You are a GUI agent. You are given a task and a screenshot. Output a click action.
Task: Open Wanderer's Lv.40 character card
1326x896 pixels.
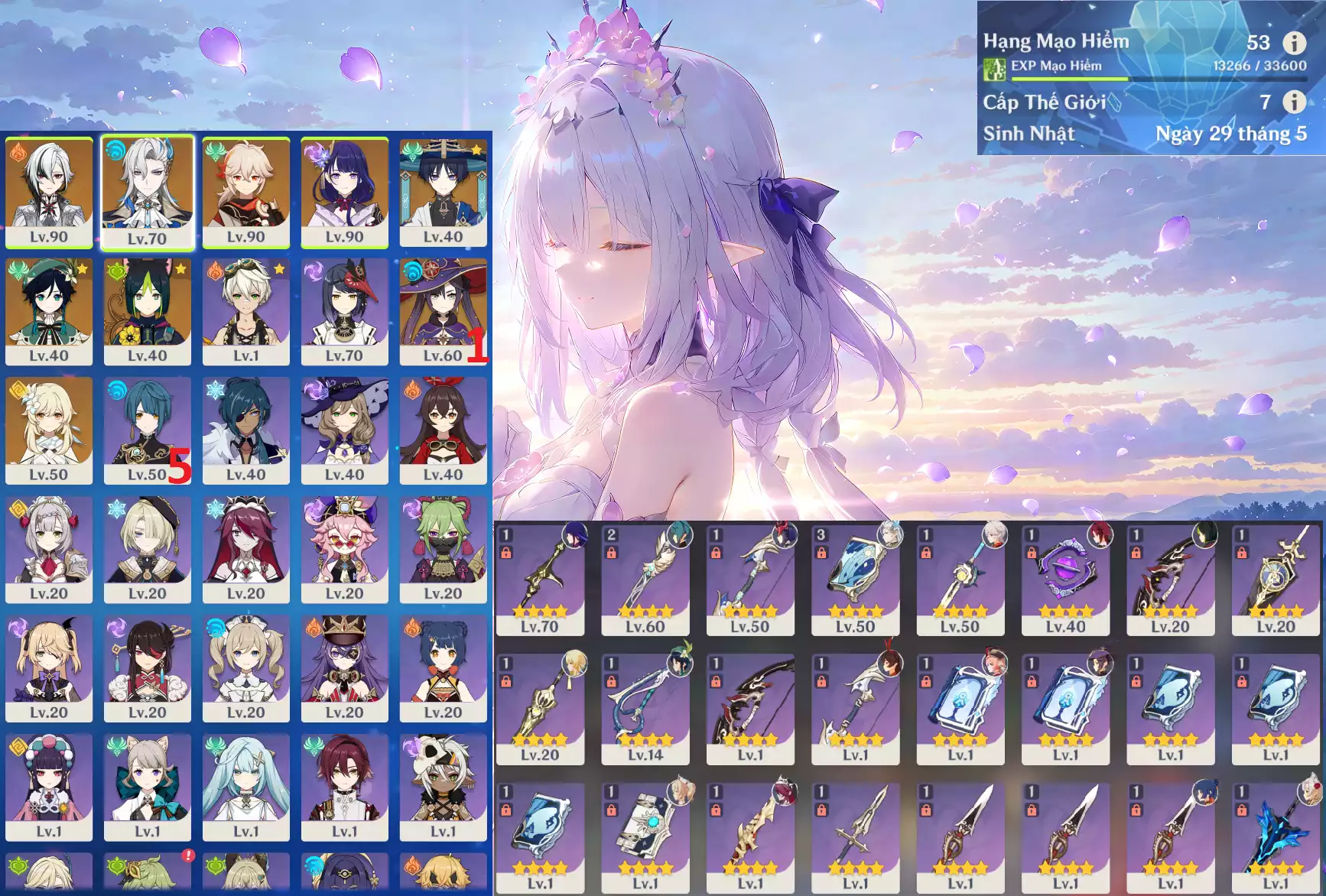point(443,192)
